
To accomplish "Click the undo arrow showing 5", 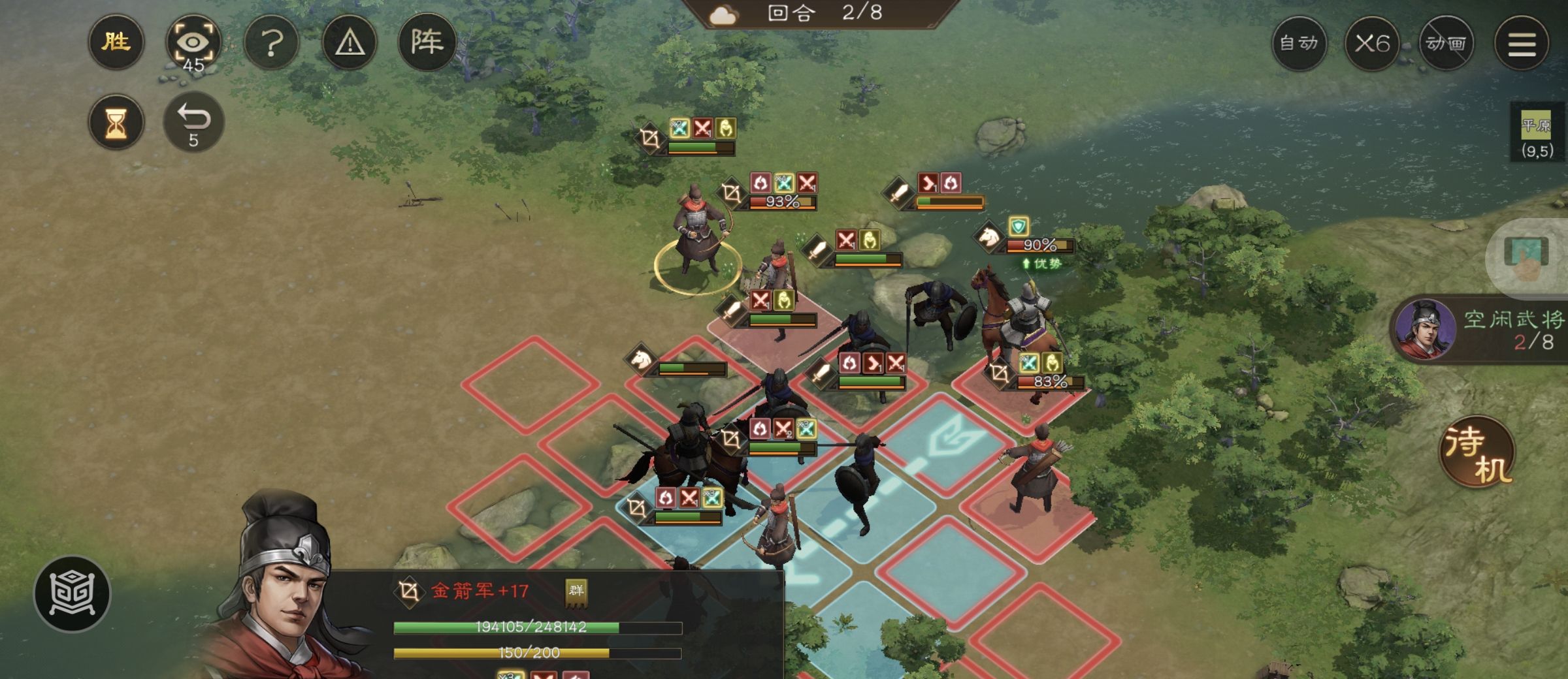I will pyautogui.click(x=193, y=119).
